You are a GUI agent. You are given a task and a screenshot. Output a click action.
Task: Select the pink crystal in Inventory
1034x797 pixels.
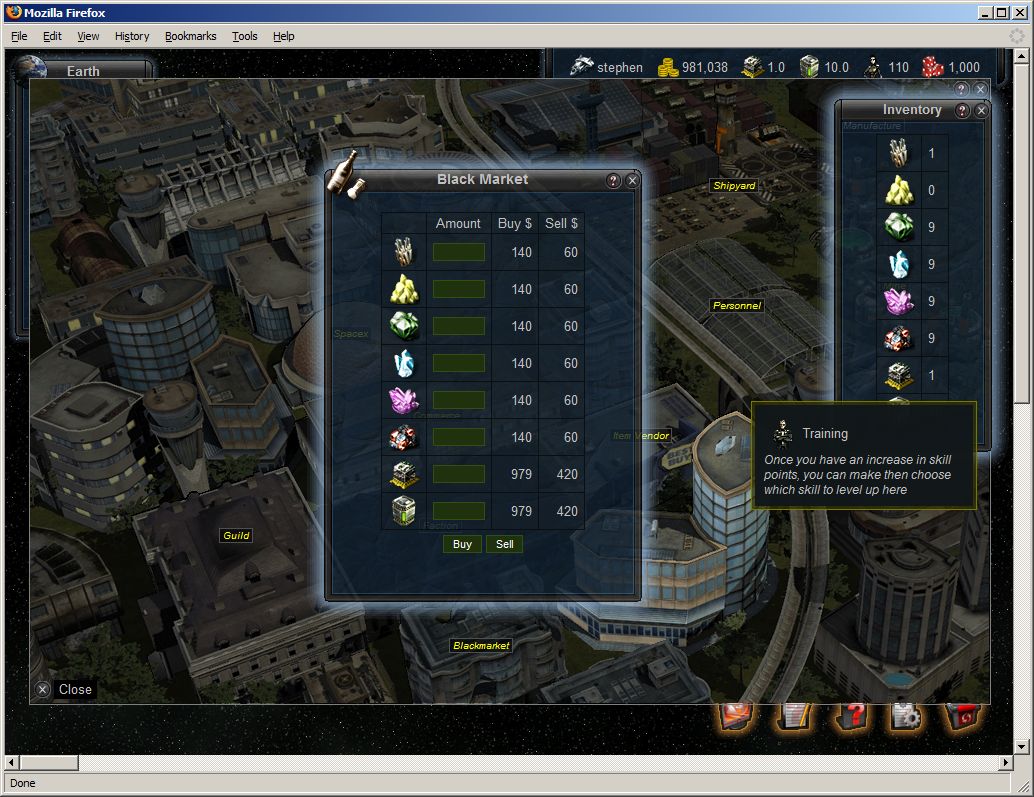pos(898,301)
